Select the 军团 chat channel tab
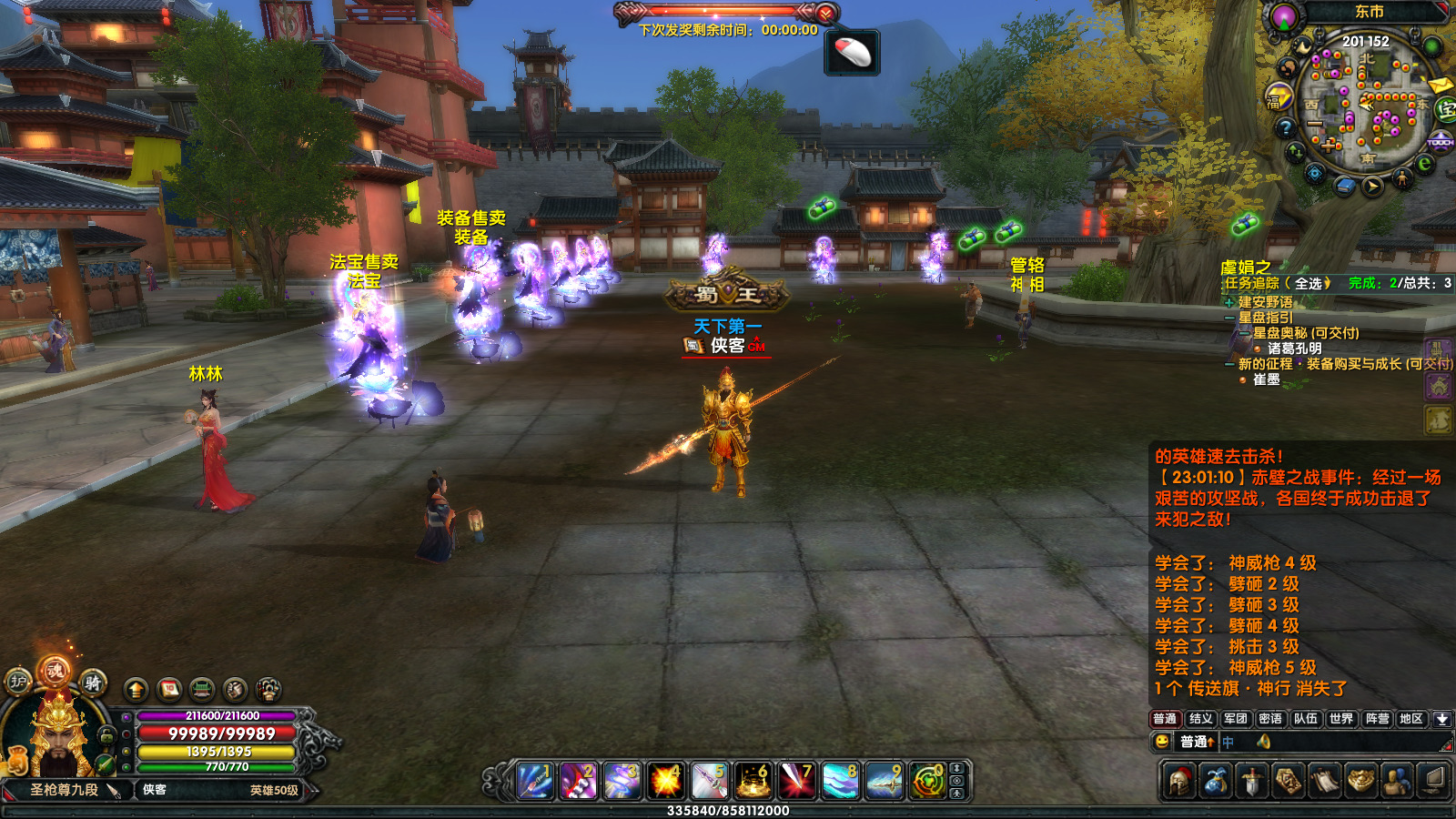Image resolution: width=1456 pixels, height=819 pixels. pos(1235,719)
